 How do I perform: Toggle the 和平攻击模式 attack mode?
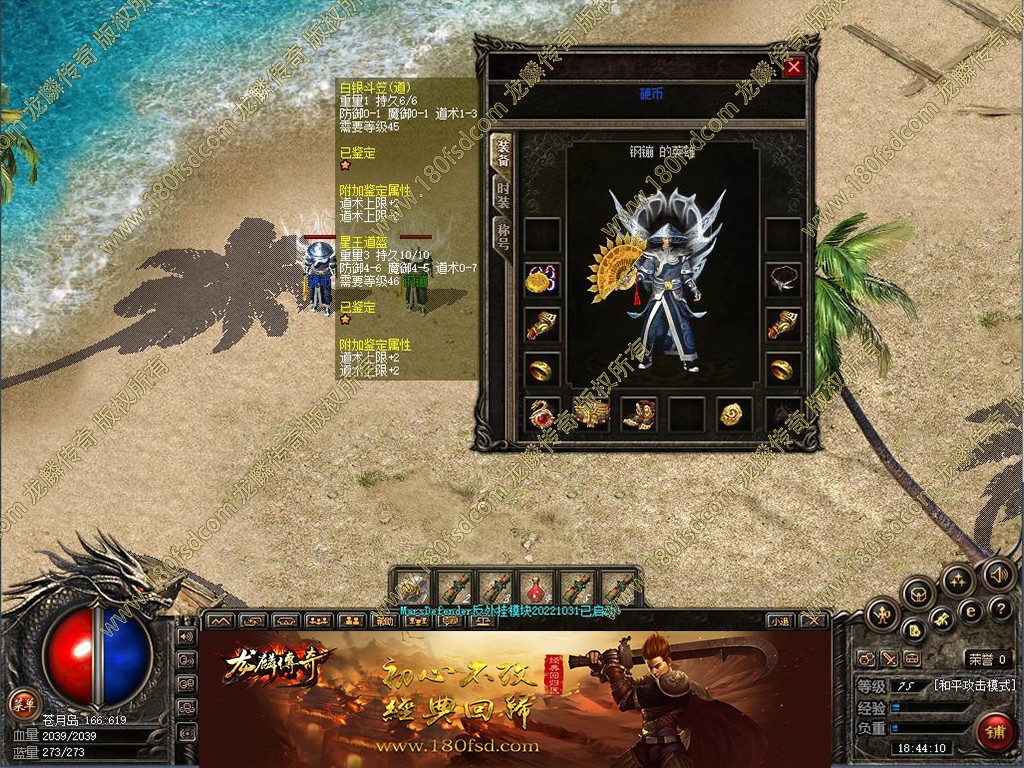[974, 685]
